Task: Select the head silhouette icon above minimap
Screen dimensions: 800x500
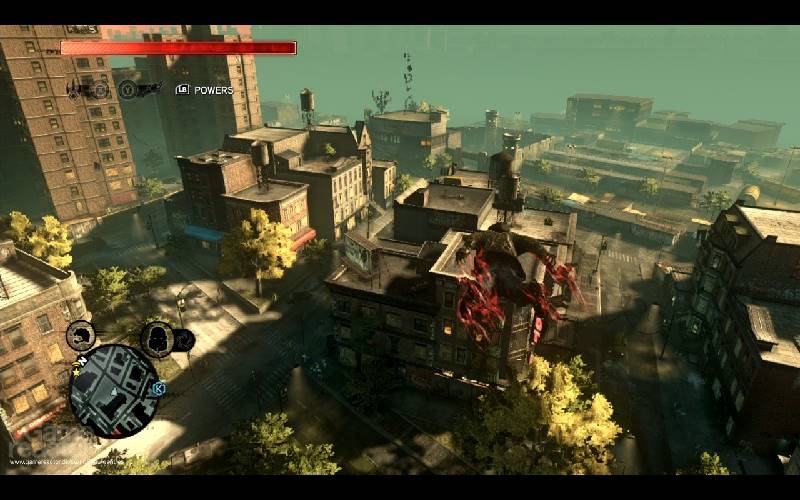Action: tap(82, 336)
